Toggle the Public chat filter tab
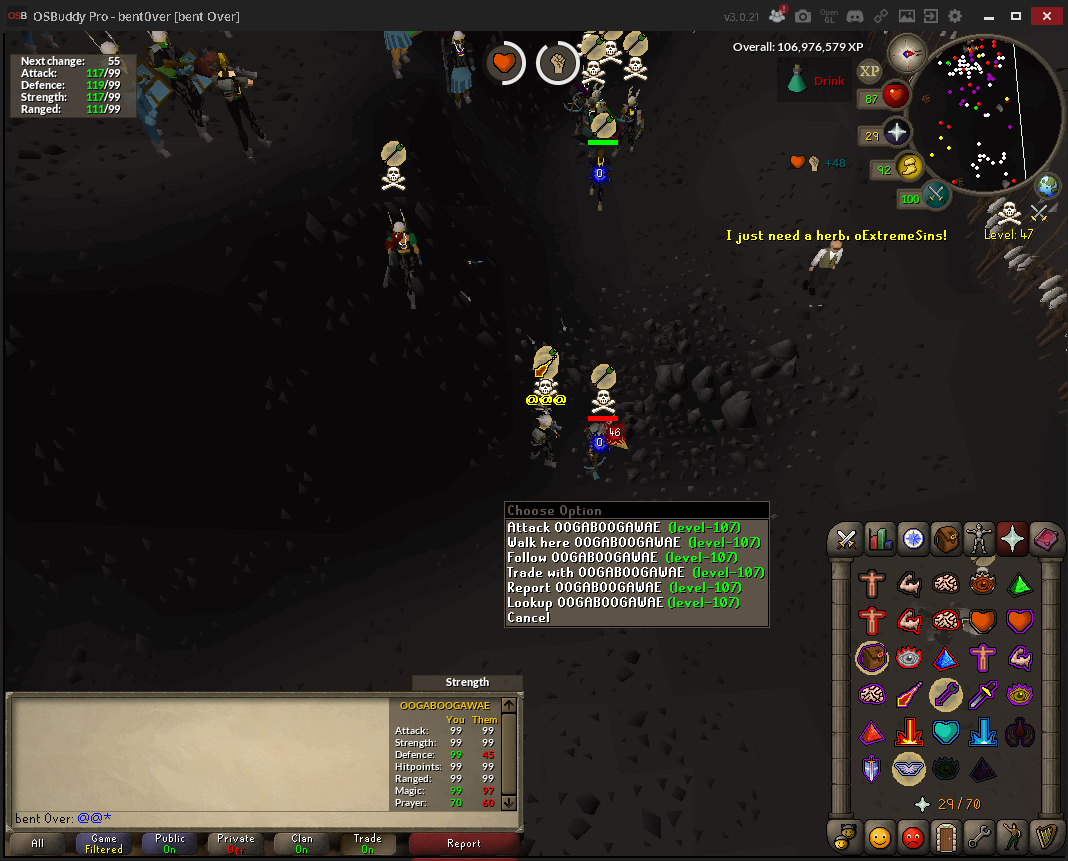 click(170, 844)
